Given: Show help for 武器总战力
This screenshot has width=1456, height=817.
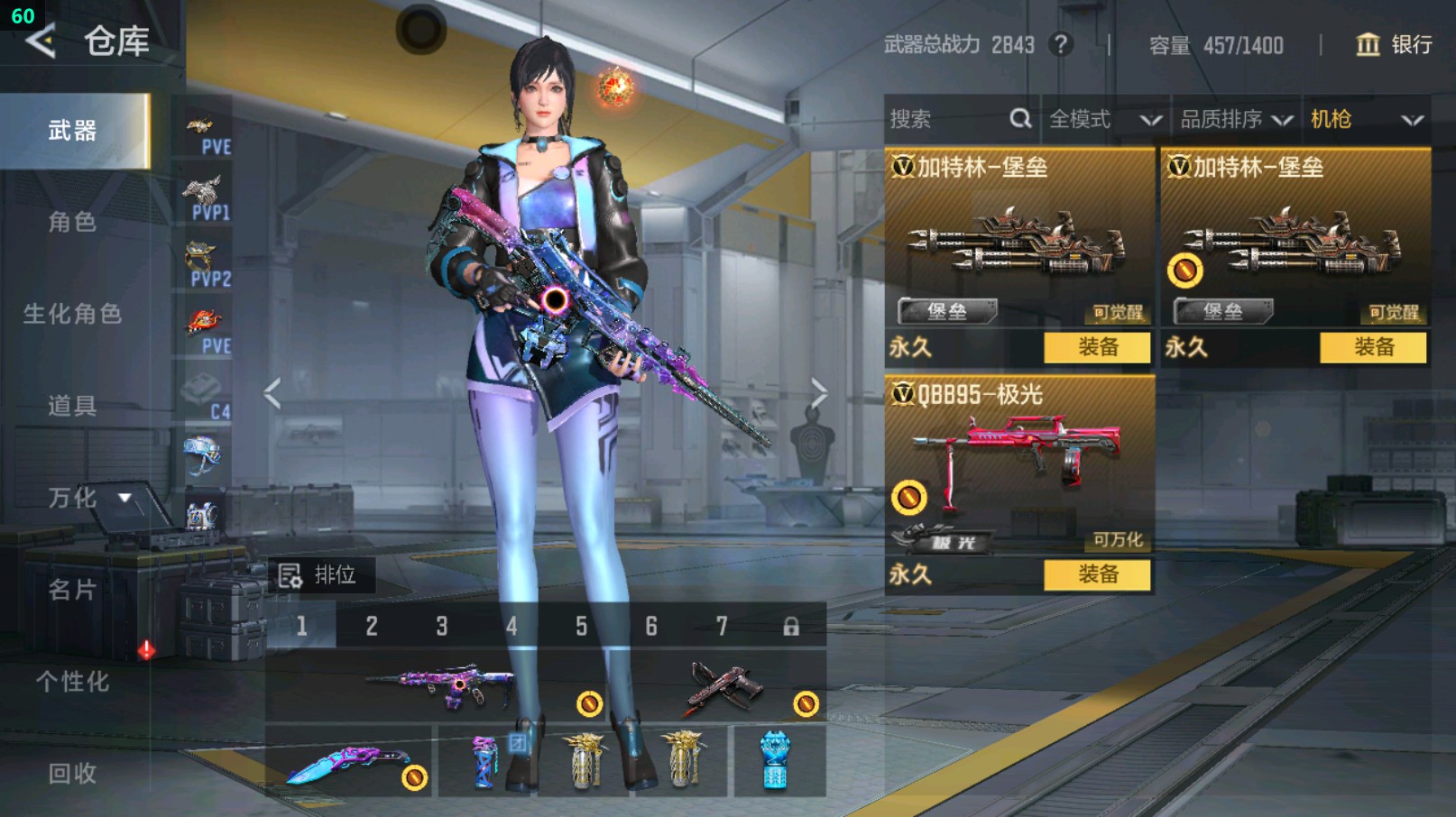Looking at the screenshot, I should click(1061, 44).
